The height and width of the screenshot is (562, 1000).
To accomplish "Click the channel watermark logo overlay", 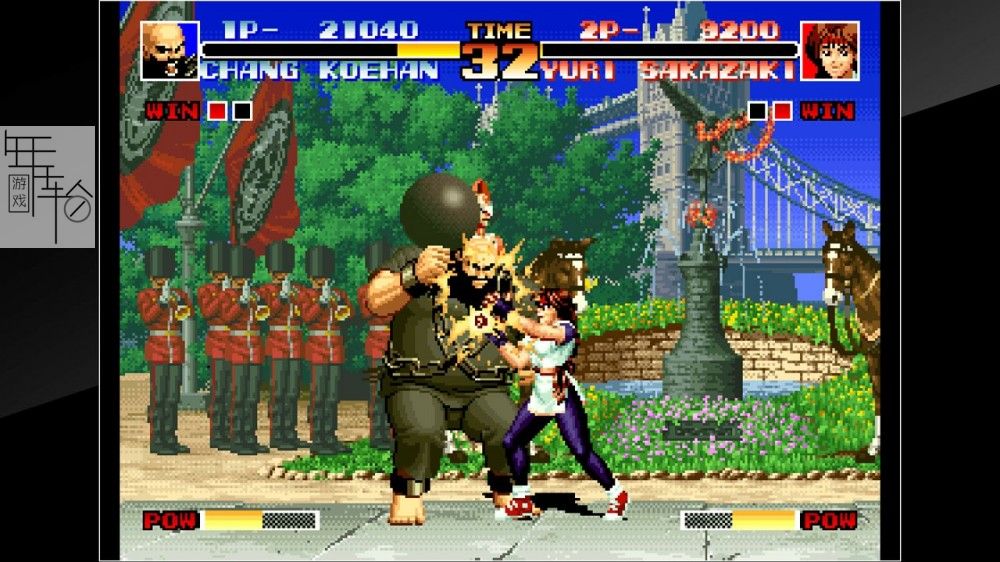I will coord(48,187).
